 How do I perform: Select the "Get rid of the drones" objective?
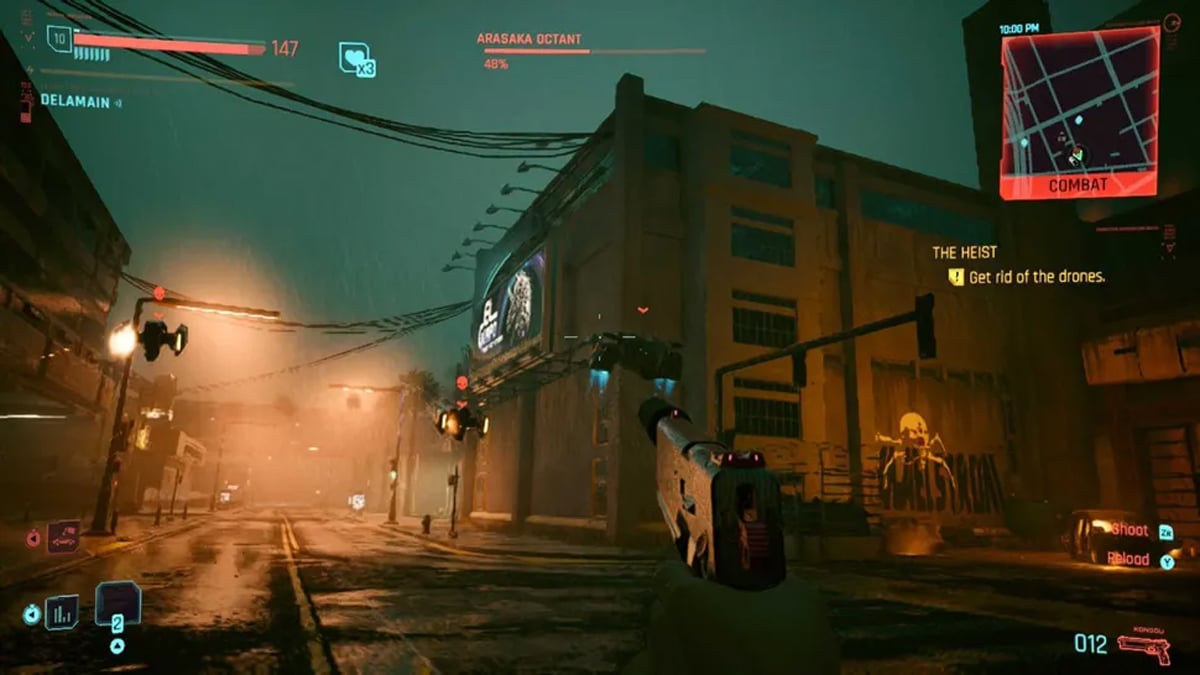(x=1036, y=277)
